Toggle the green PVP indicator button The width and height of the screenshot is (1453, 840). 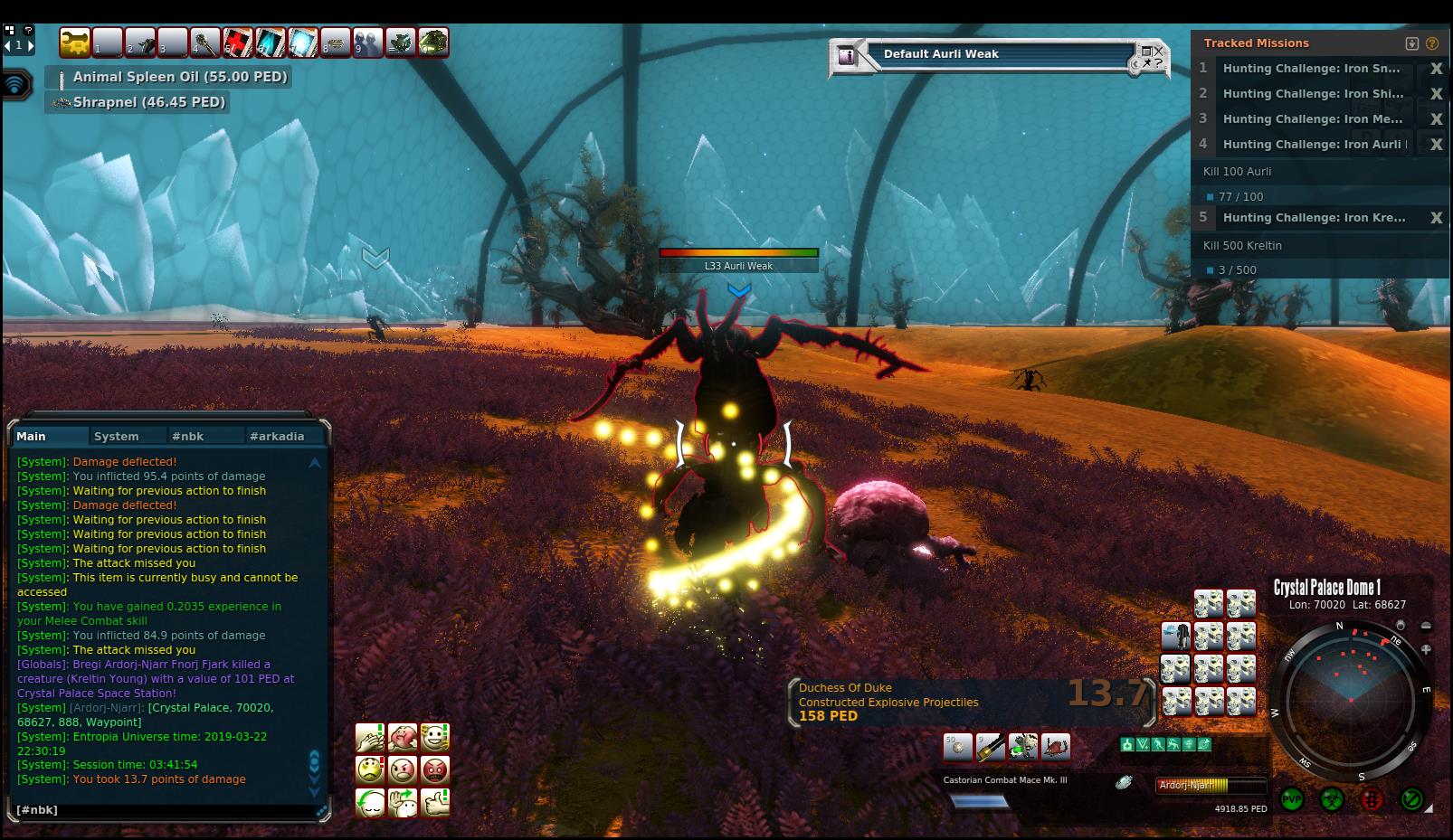click(x=1291, y=800)
